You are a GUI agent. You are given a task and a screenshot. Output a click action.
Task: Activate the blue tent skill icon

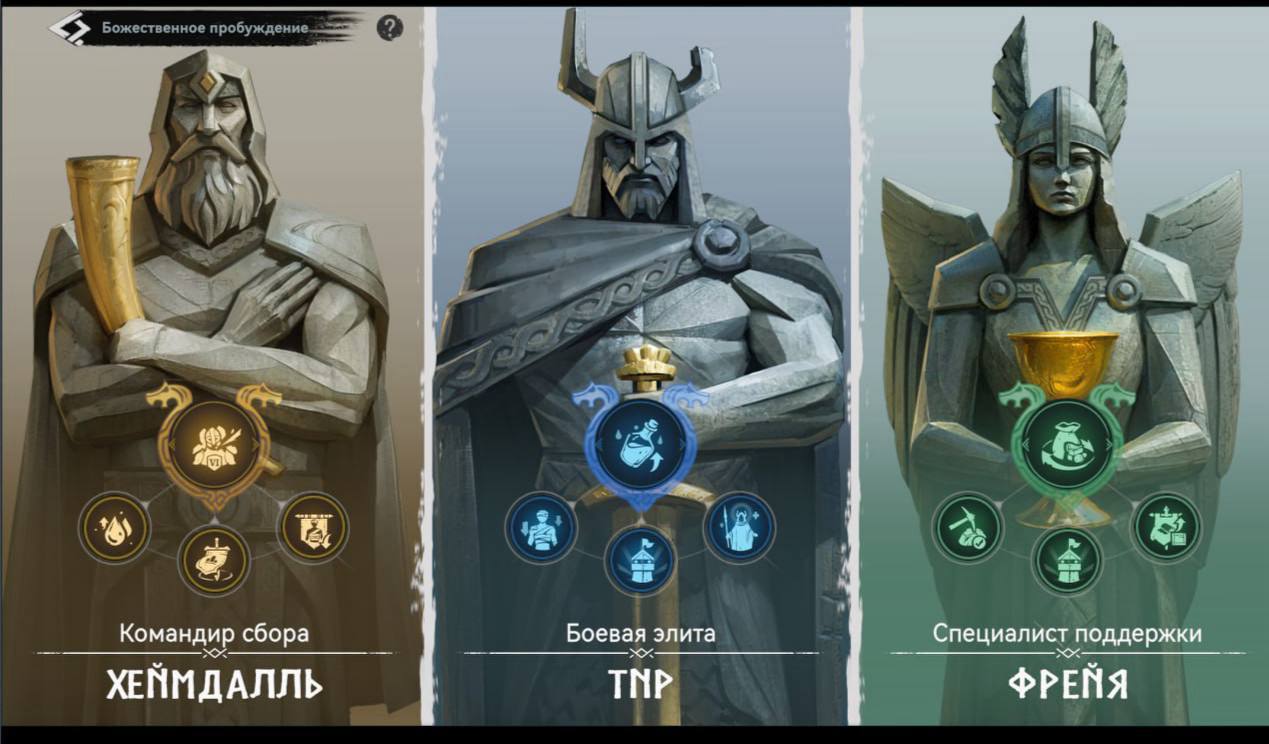tap(640, 560)
